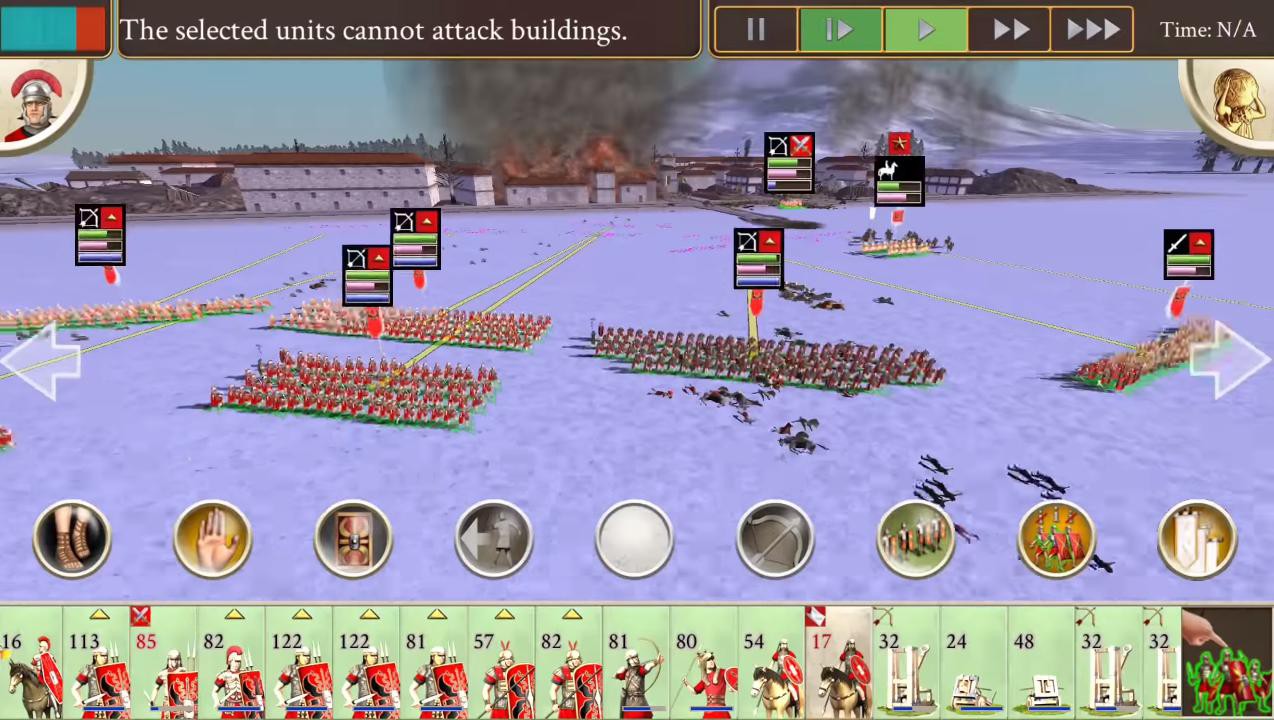The width and height of the screenshot is (1274, 720).
Task: Select the siege engine card showing 48
Action: pyautogui.click(x=1041, y=664)
